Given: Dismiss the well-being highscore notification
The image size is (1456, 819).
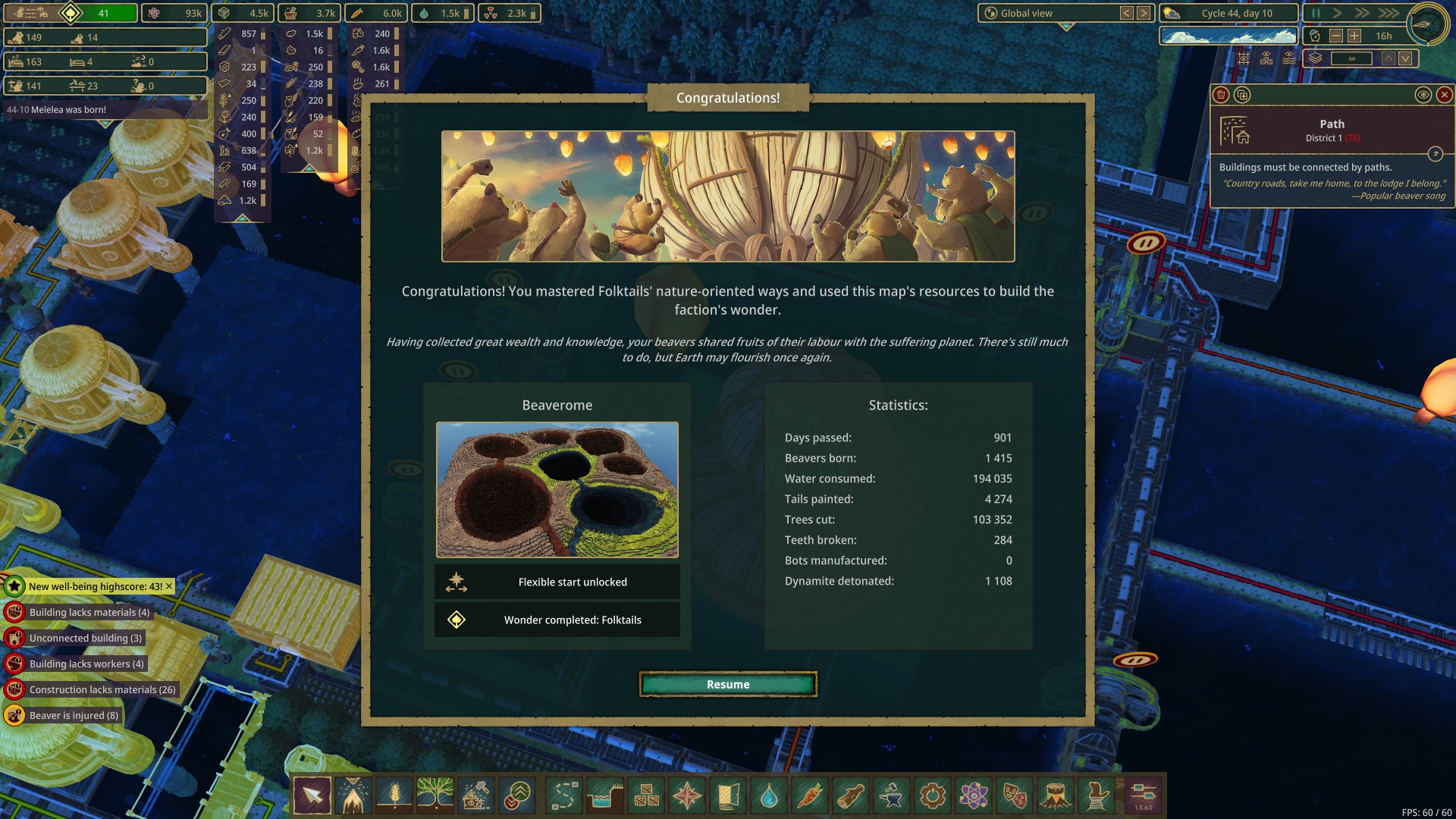Looking at the screenshot, I should (169, 586).
